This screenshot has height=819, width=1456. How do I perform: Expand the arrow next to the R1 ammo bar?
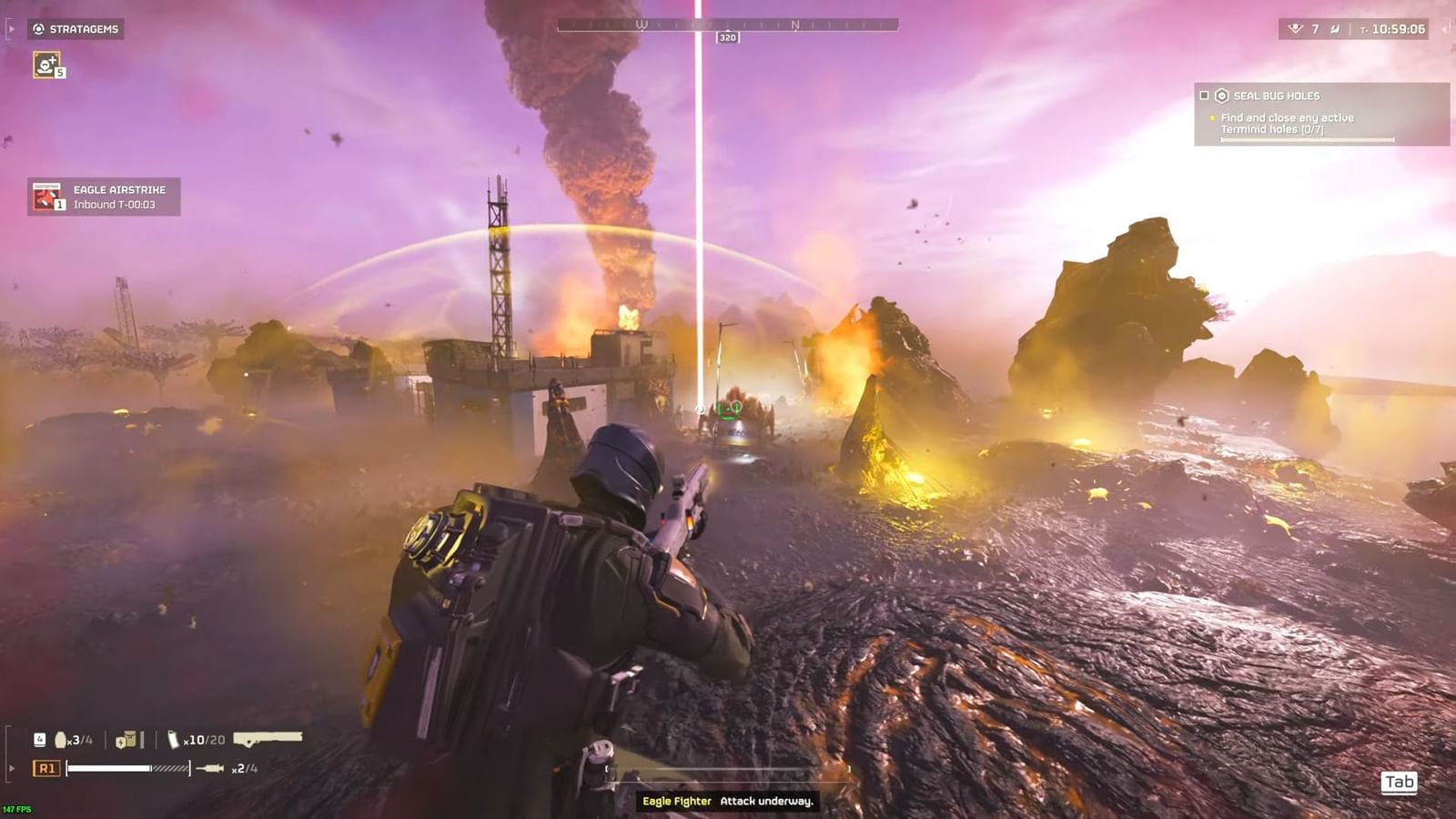12,768
